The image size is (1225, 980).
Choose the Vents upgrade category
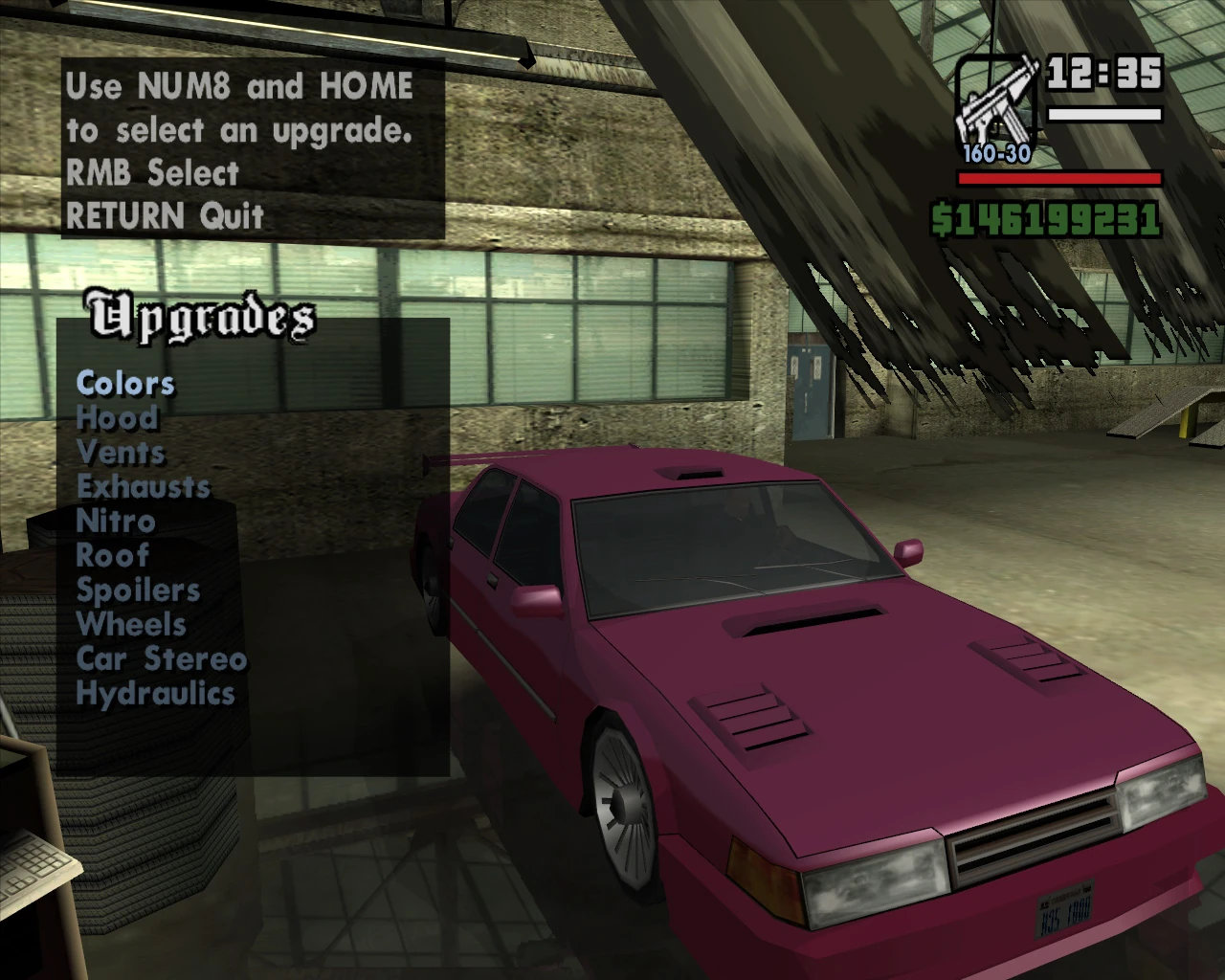(x=121, y=453)
